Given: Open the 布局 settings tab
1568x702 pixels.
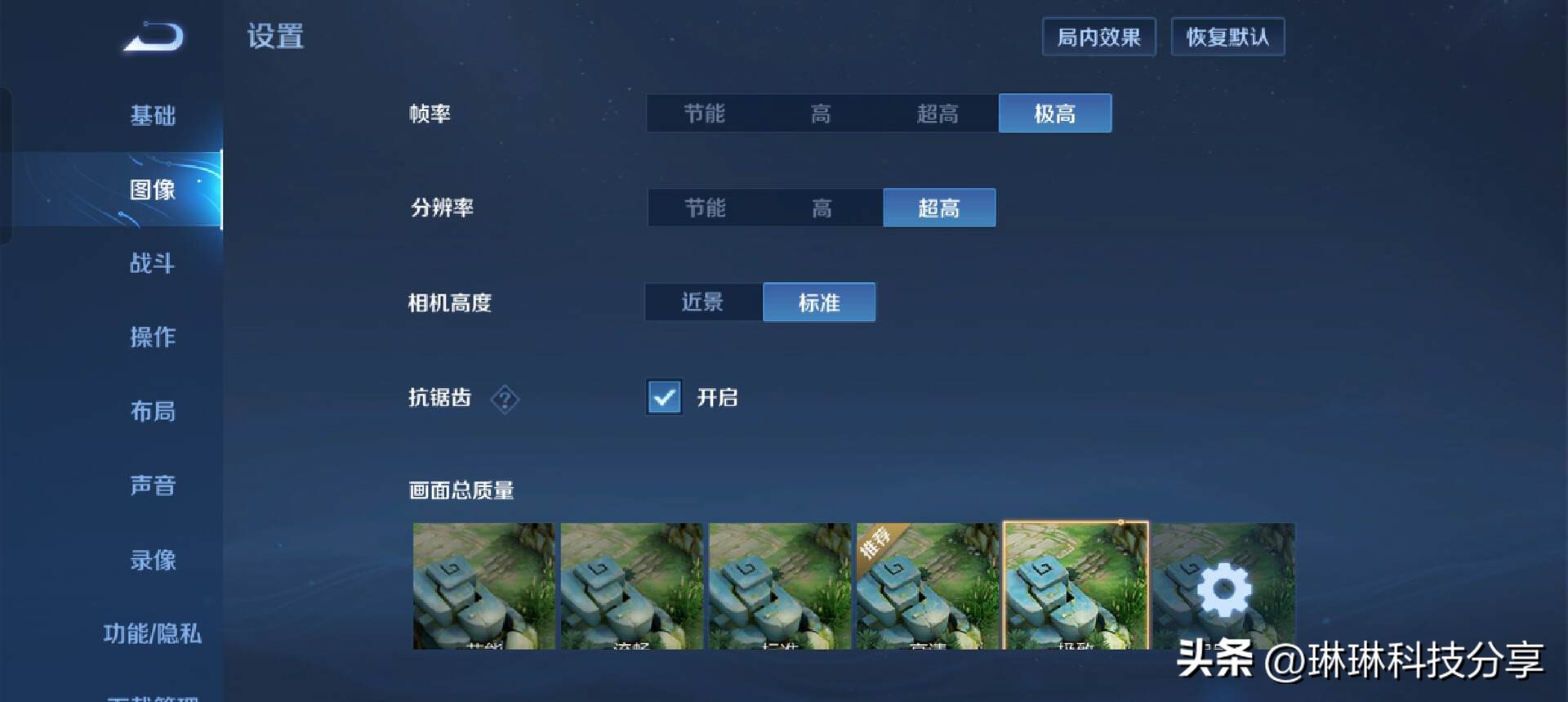Looking at the screenshot, I should 152,412.
